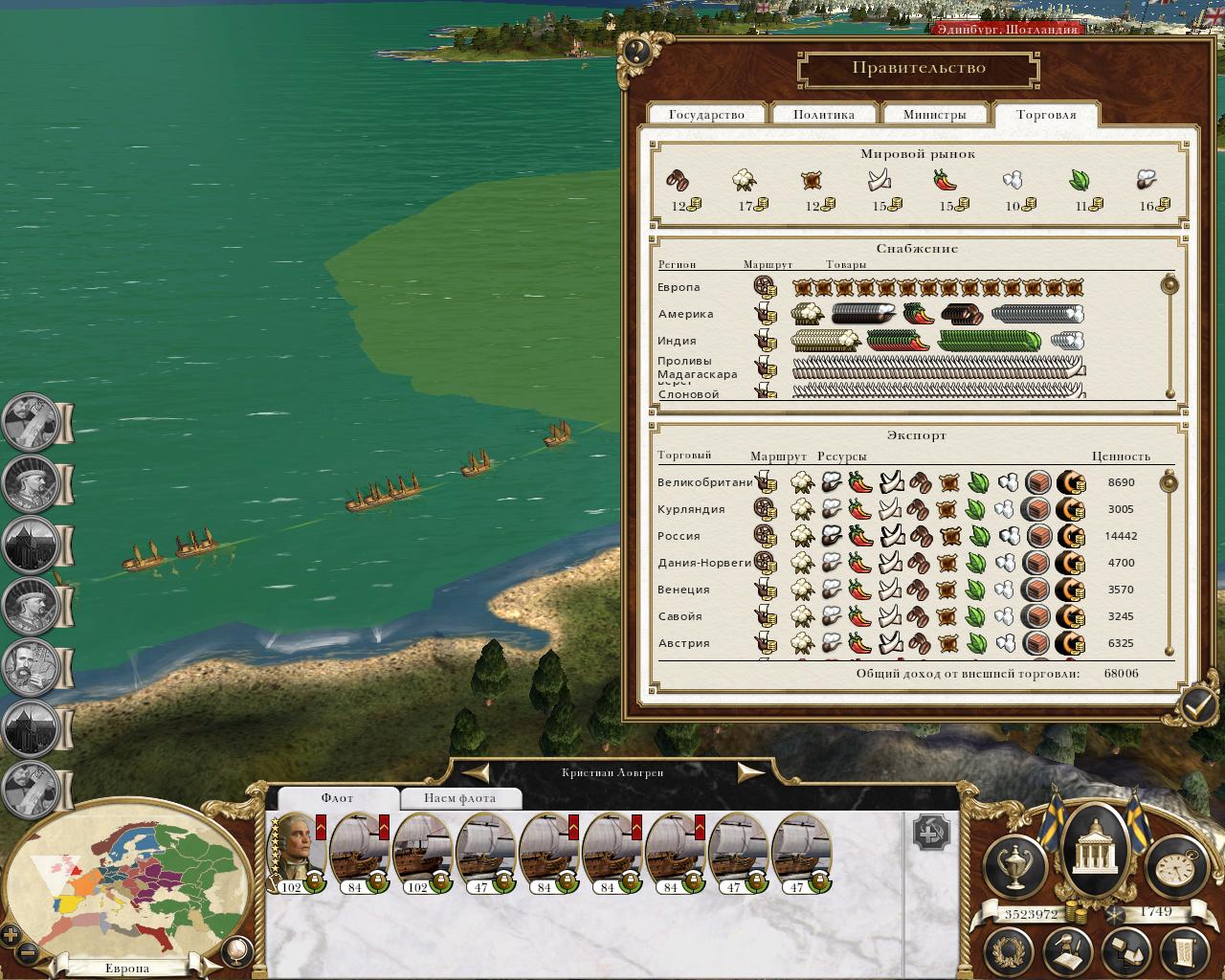Choose the Великобритания trade partner row
Screen dimensions: 1225x980
click(x=704, y=482)
